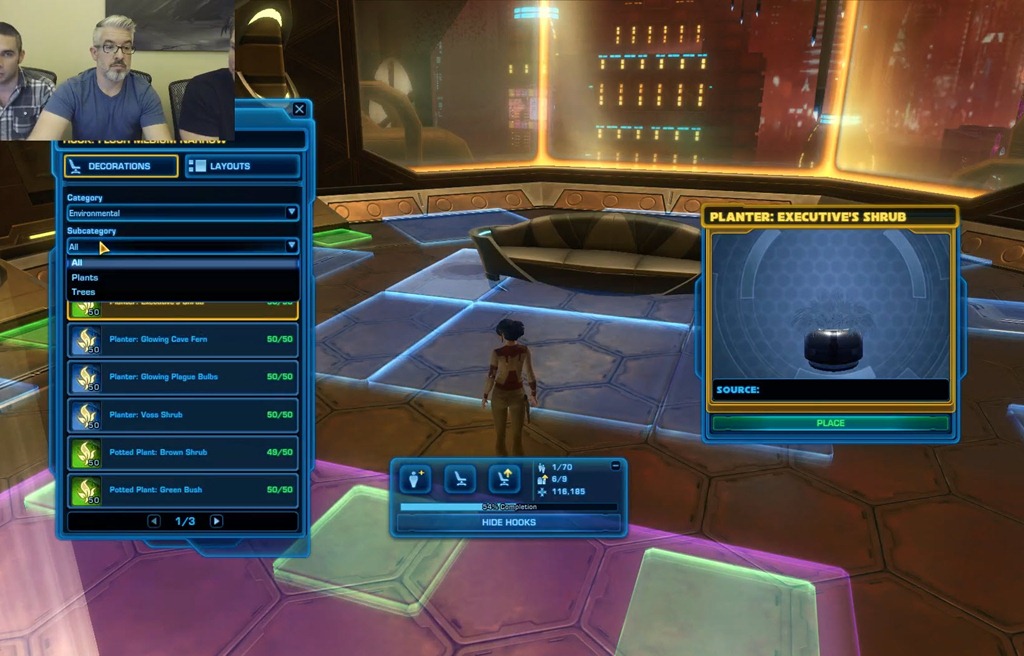This screenshot has width=1024, height=656.
Task: Select Planter: Glowing Cave Fern decoration
Action: coord(182,340)
